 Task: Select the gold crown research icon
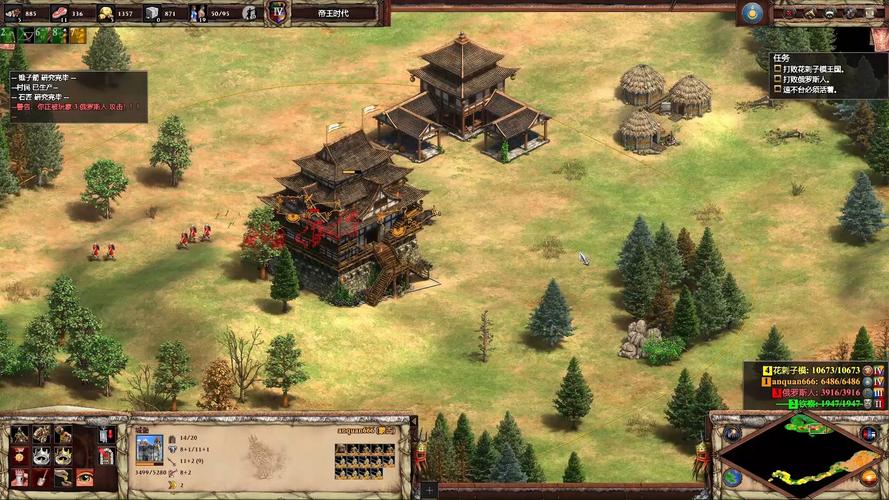point(63,457)
